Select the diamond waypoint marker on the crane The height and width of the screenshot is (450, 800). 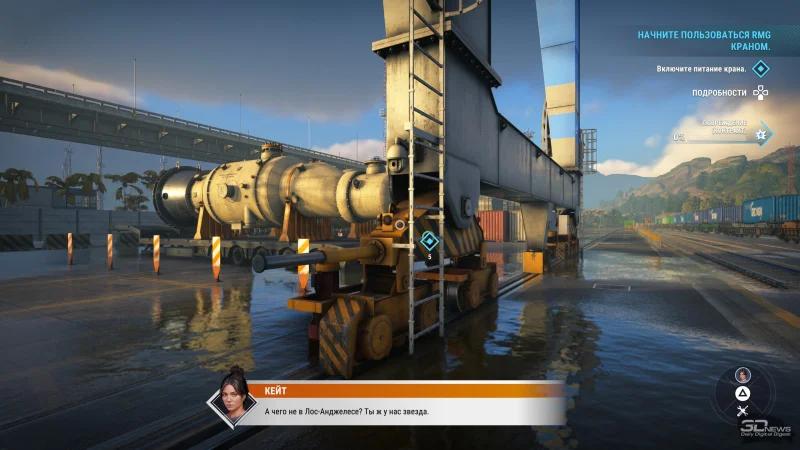pyautogui.click(x=429, y=240)
